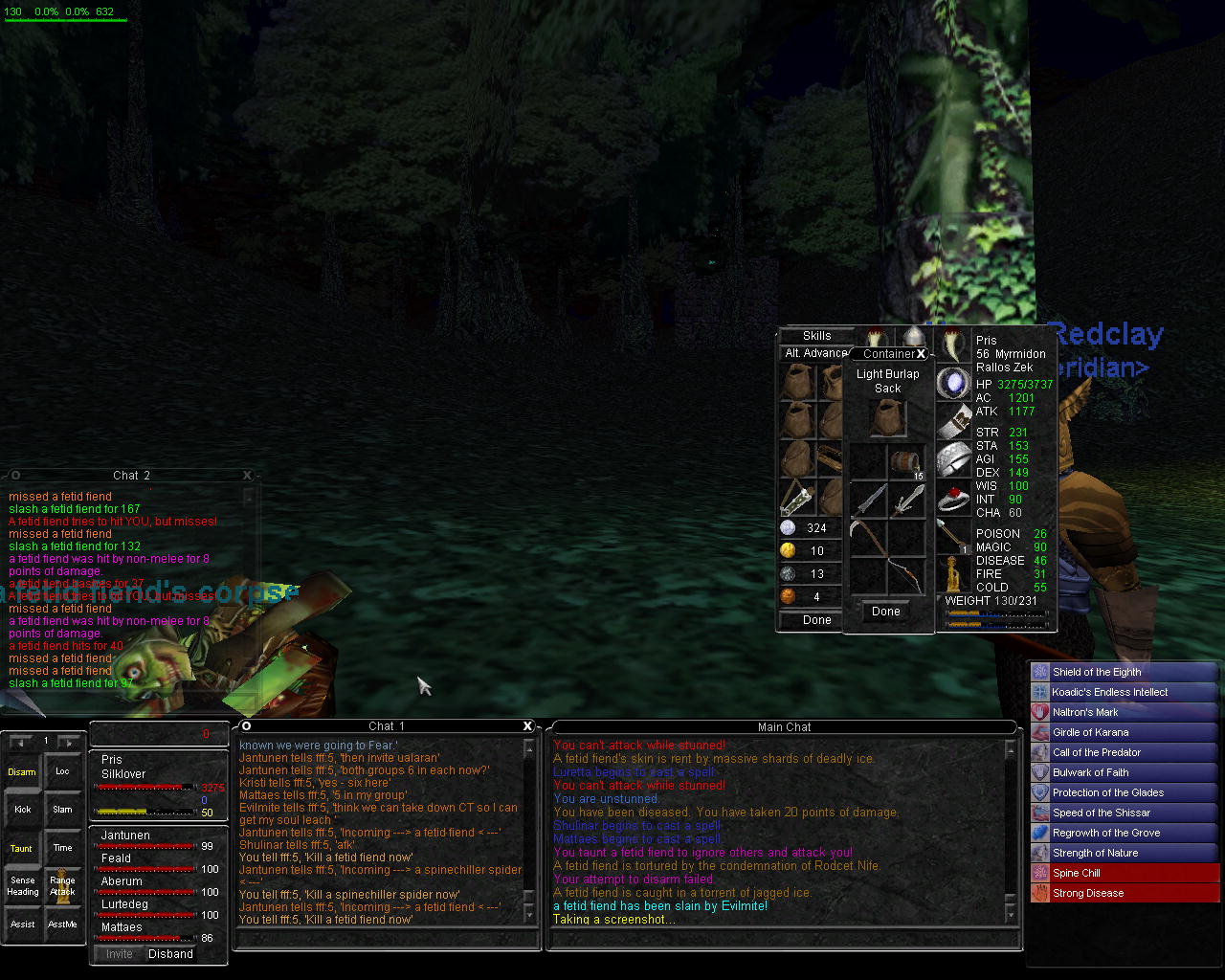
Task: Select Mattaes in the group list
Action: point(122,927)
